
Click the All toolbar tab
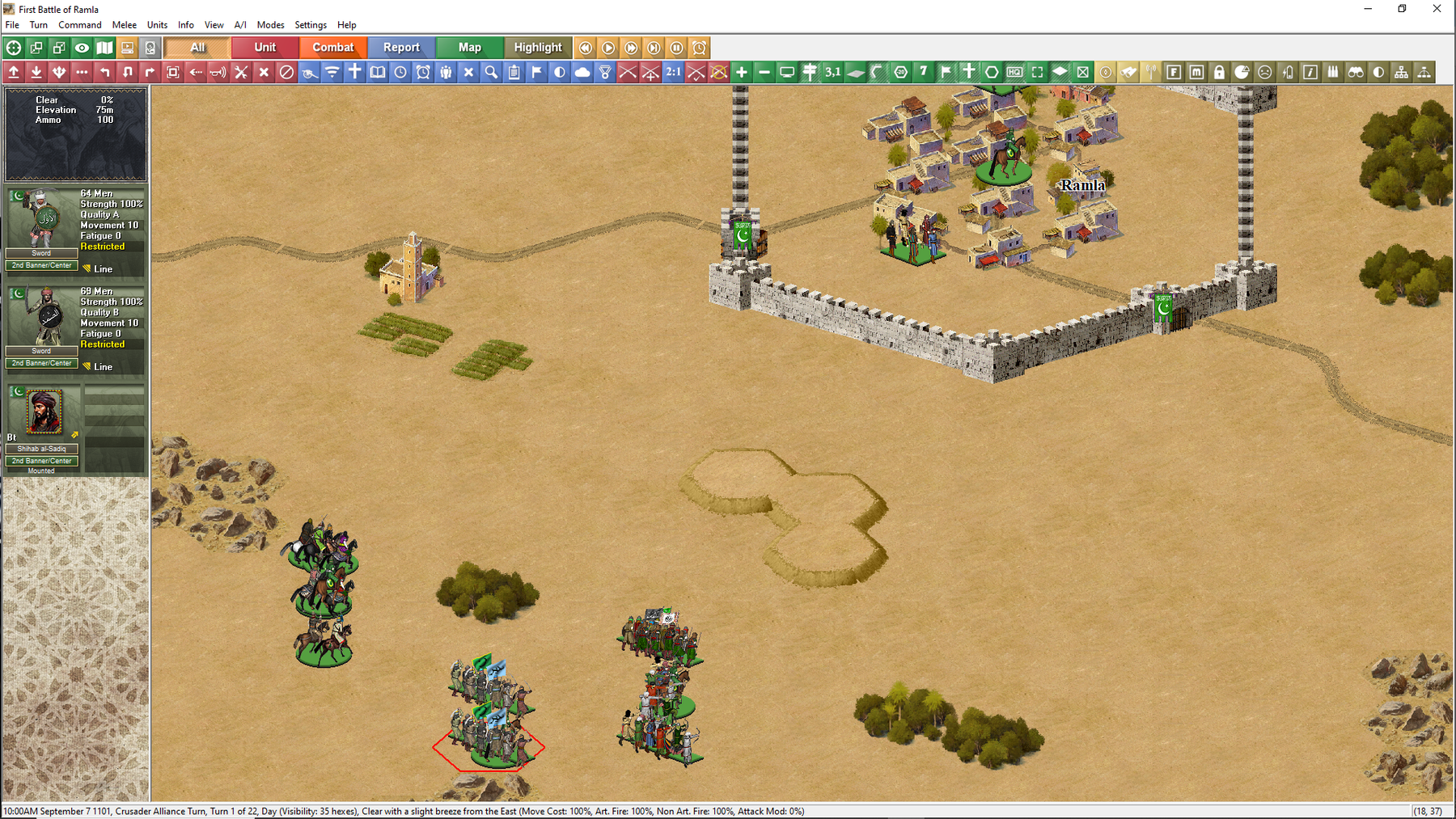[197, 48]
